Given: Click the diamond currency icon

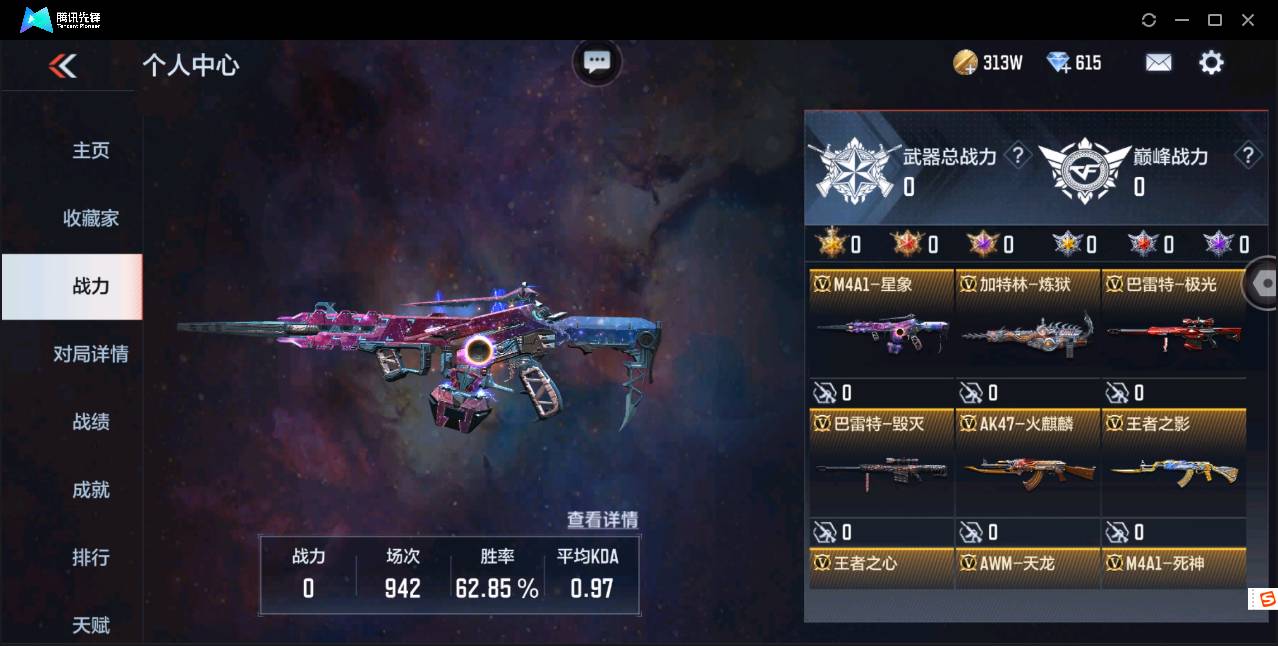Looking at the screenshot, I should (1058, 63).
